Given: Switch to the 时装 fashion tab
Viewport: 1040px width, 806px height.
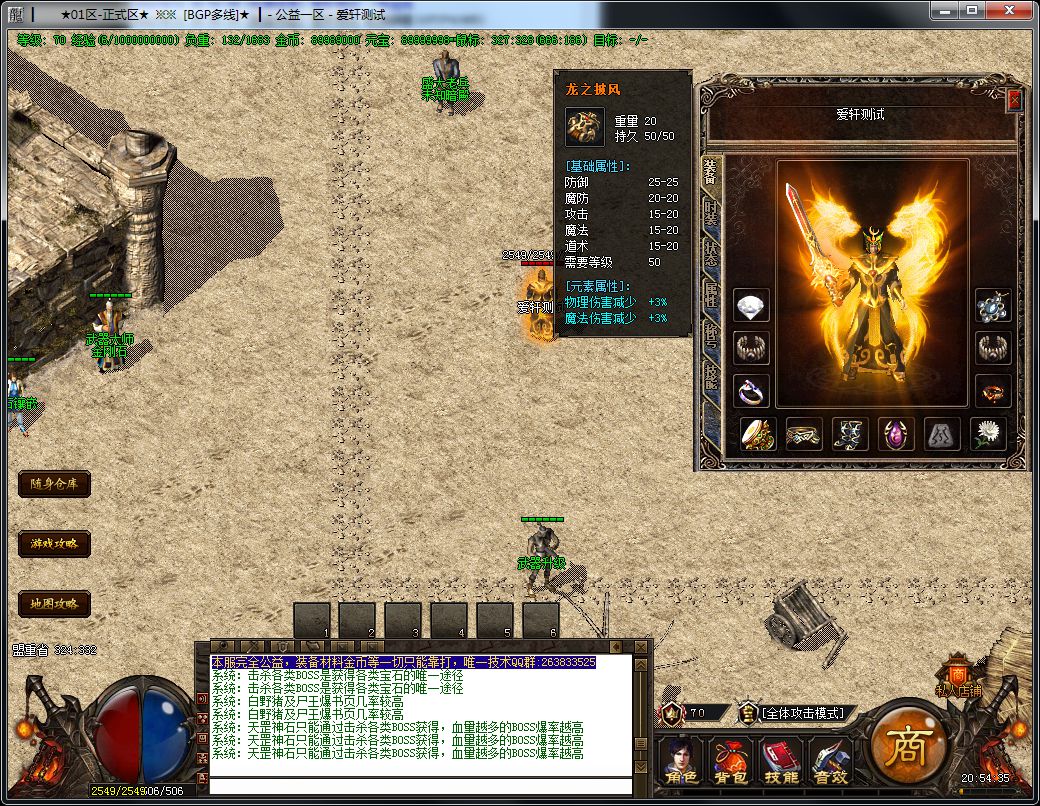Looking at the screenshot, I should pos(710,212).
